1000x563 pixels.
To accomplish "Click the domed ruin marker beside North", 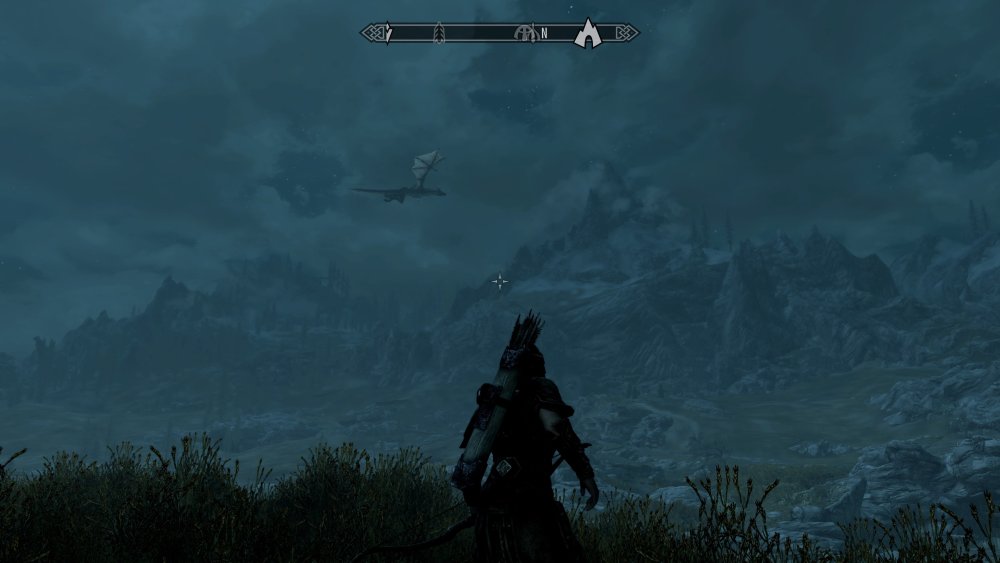I will [524, 34].
